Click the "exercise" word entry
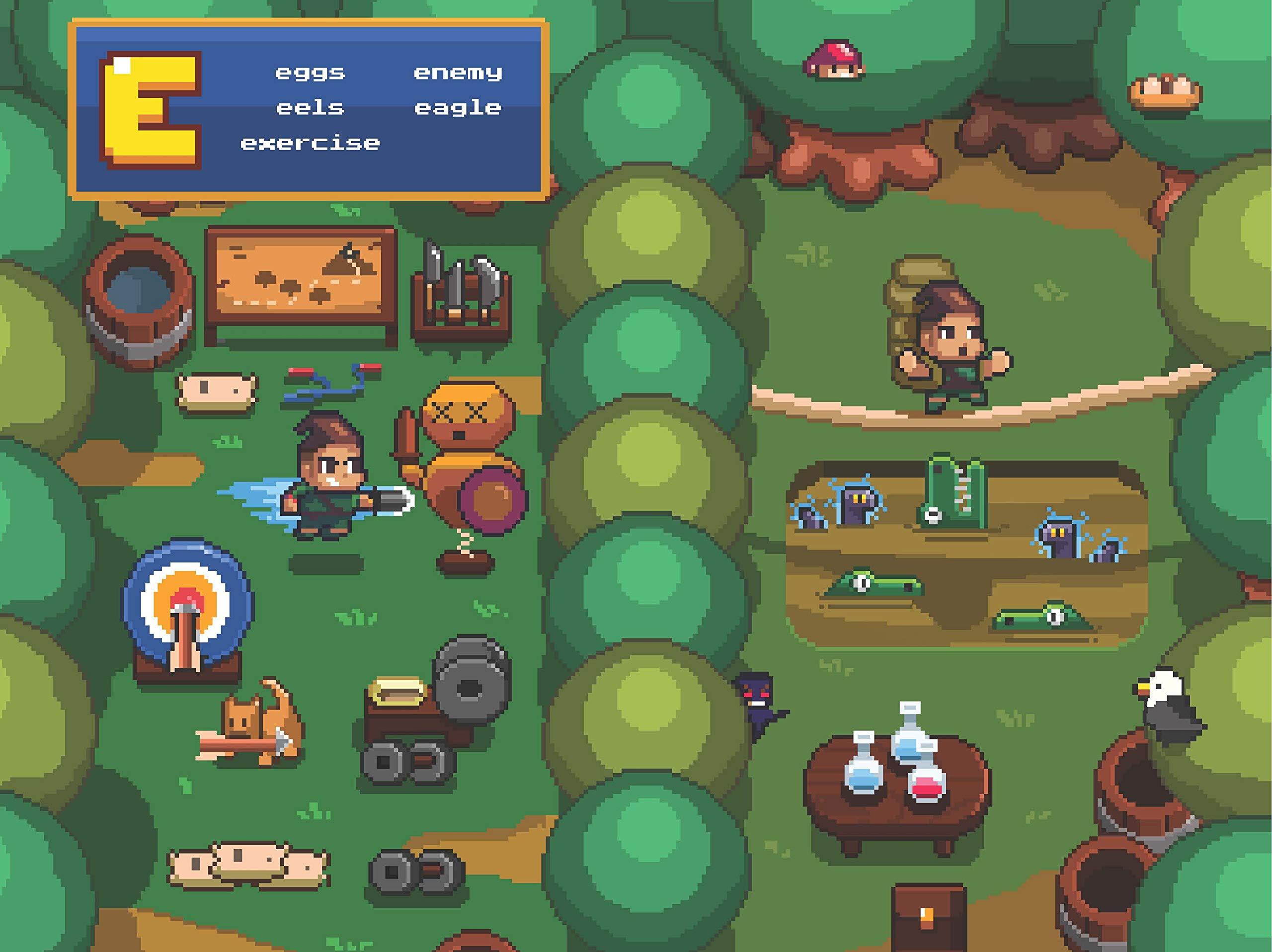The image size is (1272, 952). tap(310, 143)
